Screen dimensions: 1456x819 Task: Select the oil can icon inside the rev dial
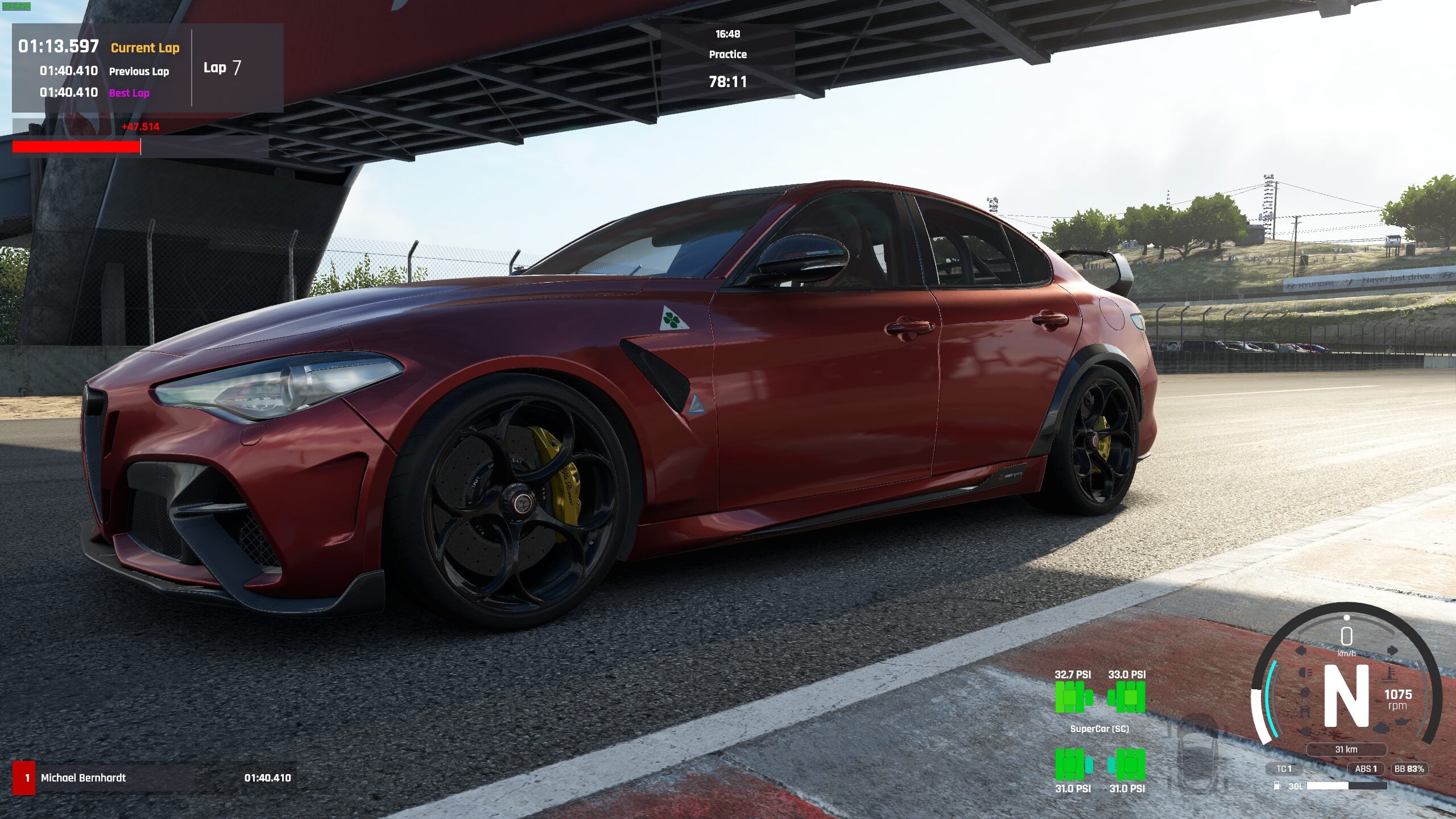[x=1401, y=721]
